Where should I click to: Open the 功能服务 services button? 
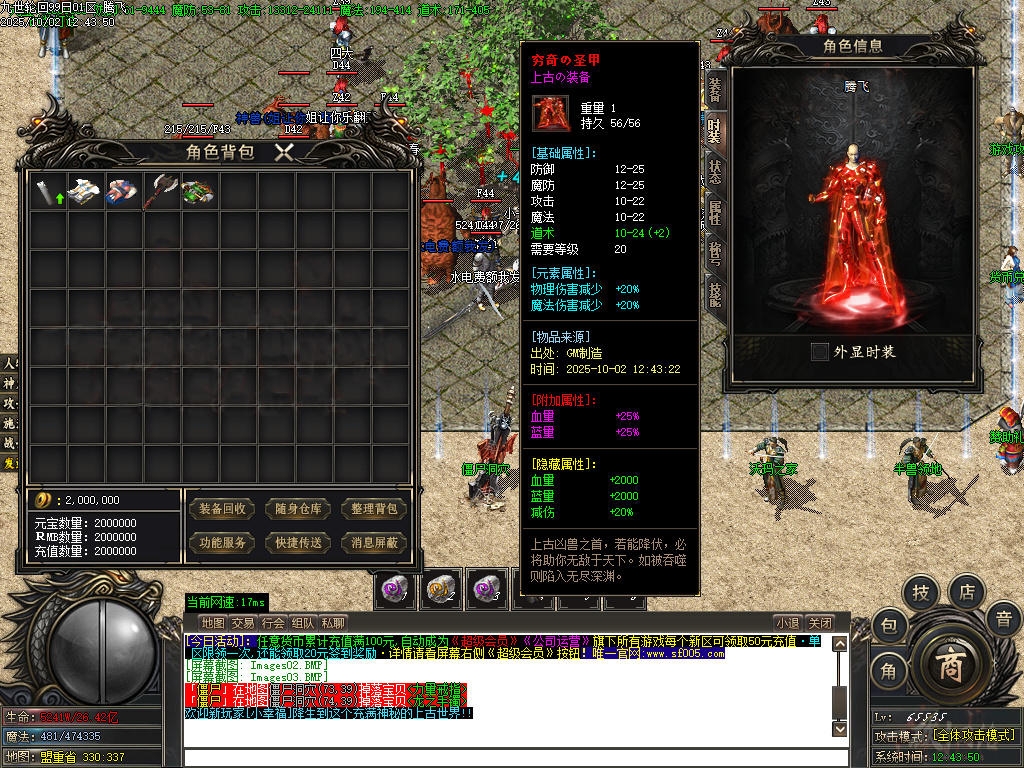pyautogui.click(x=222, y=543)
